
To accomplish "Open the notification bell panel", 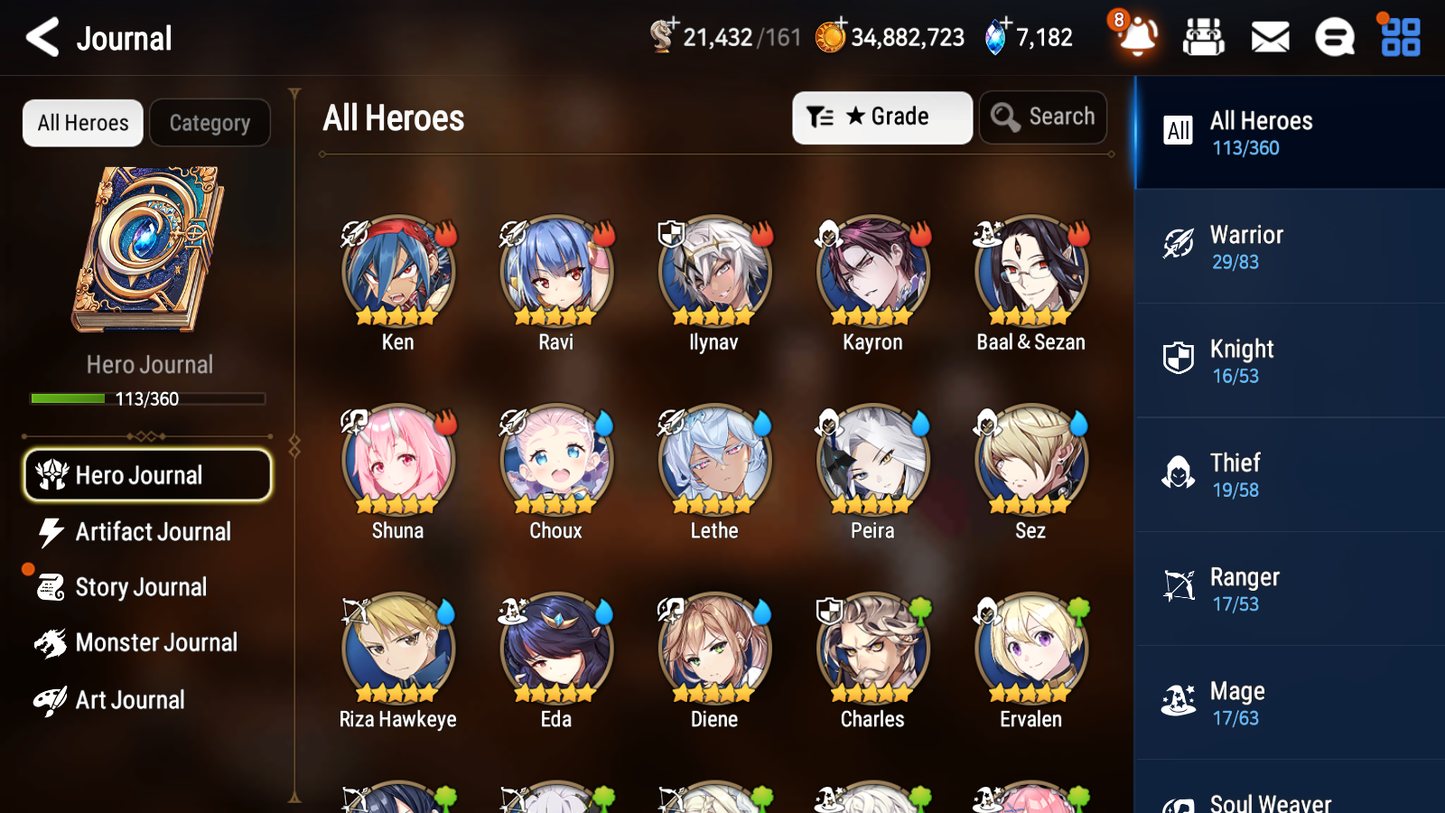I will tap(1136, 36).
